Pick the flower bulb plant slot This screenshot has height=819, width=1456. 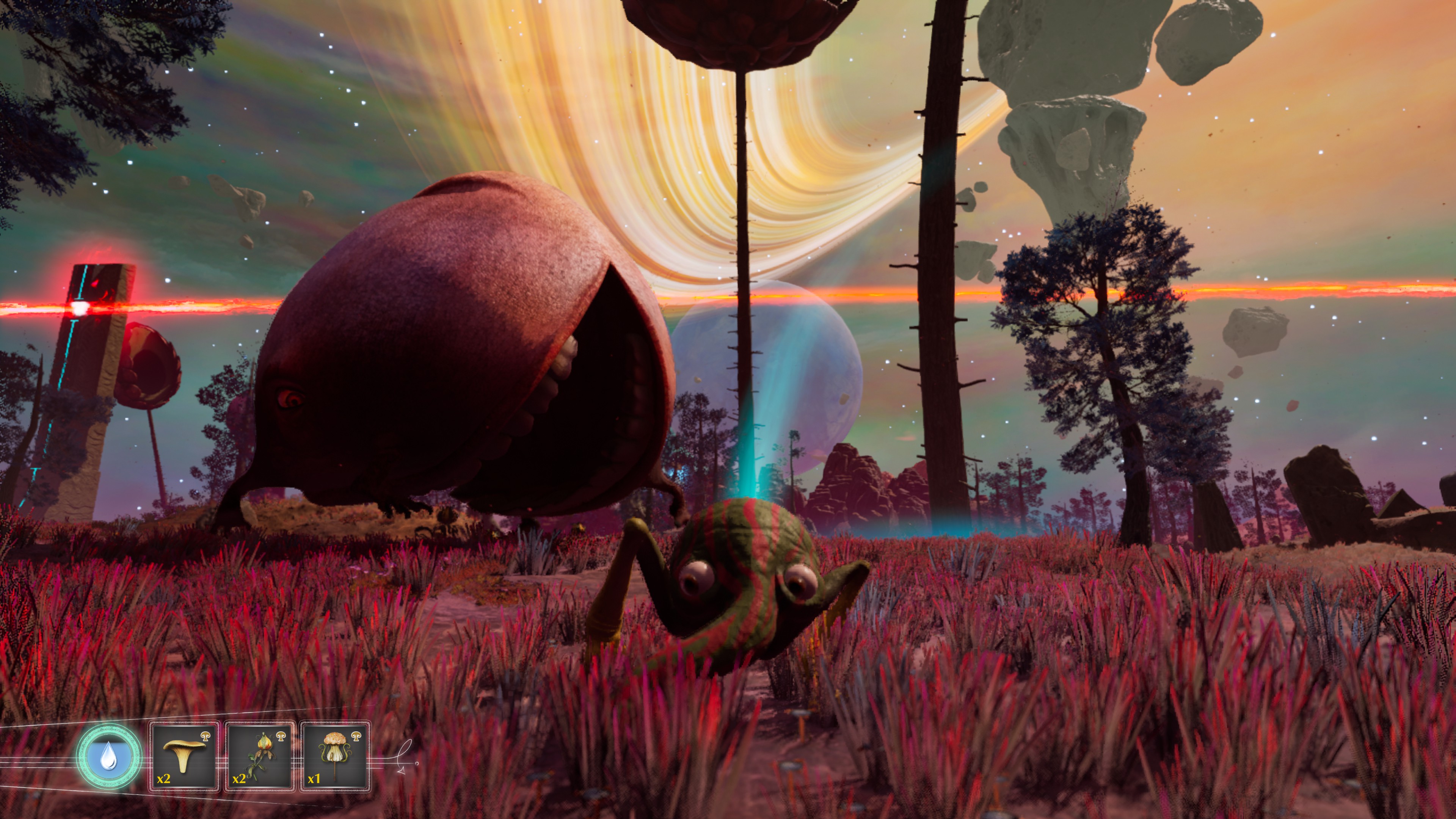pos(259,756)
